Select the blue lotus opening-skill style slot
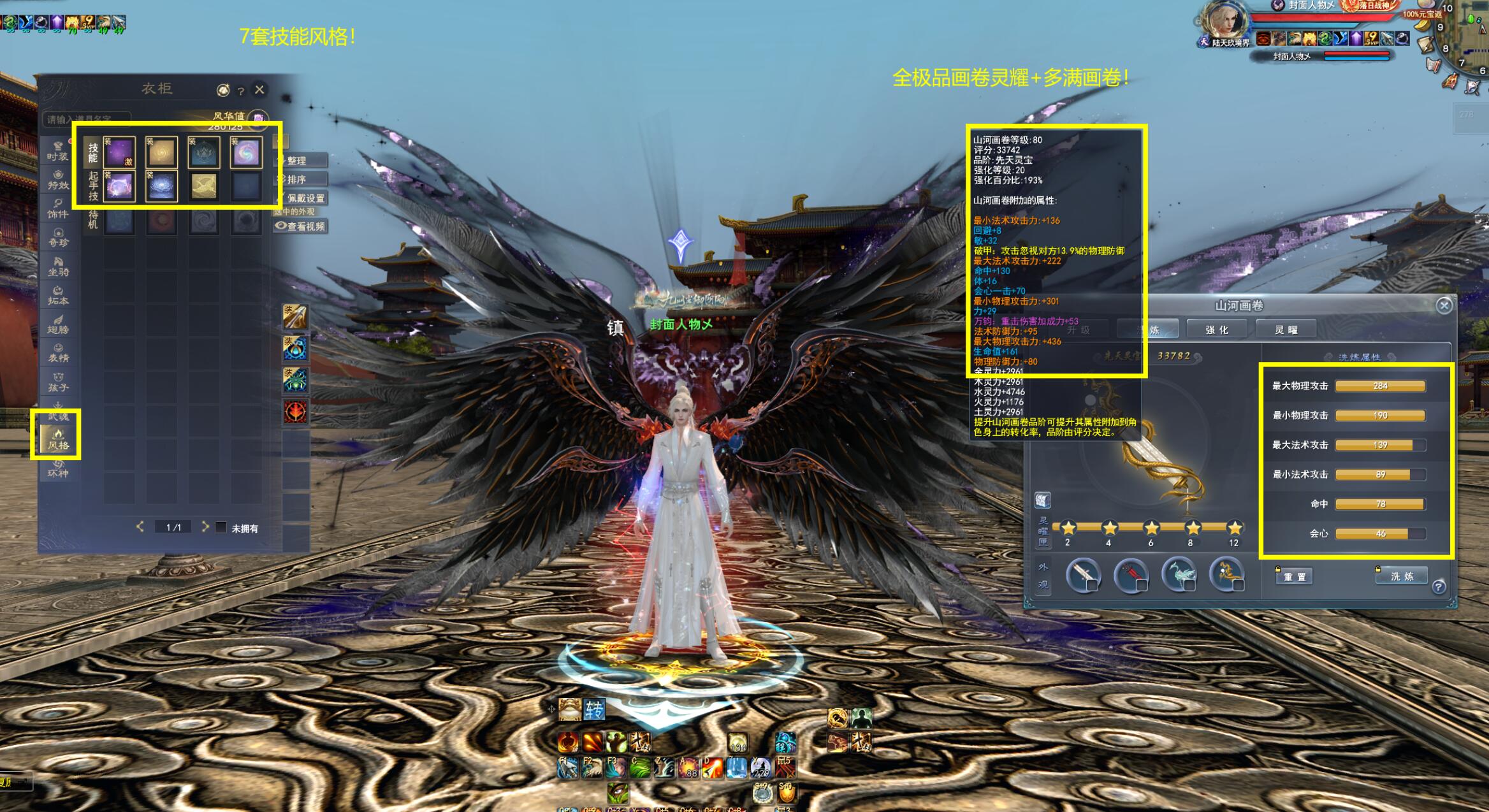 [x=161, y=187]
